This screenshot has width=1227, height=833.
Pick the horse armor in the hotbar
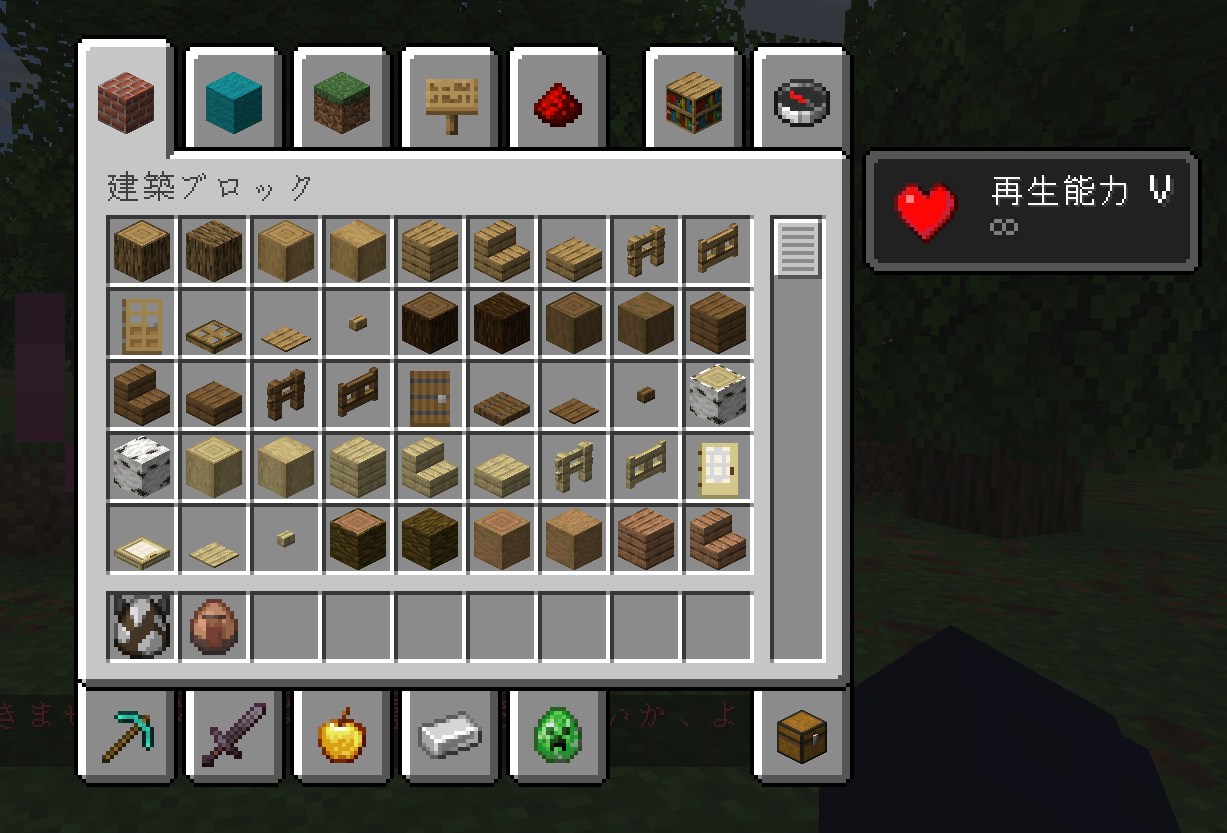142,628
